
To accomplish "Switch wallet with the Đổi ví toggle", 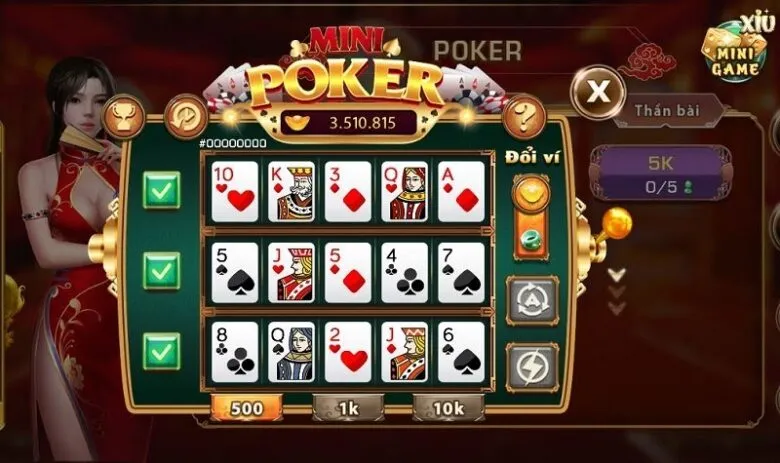I will point(531,215).
